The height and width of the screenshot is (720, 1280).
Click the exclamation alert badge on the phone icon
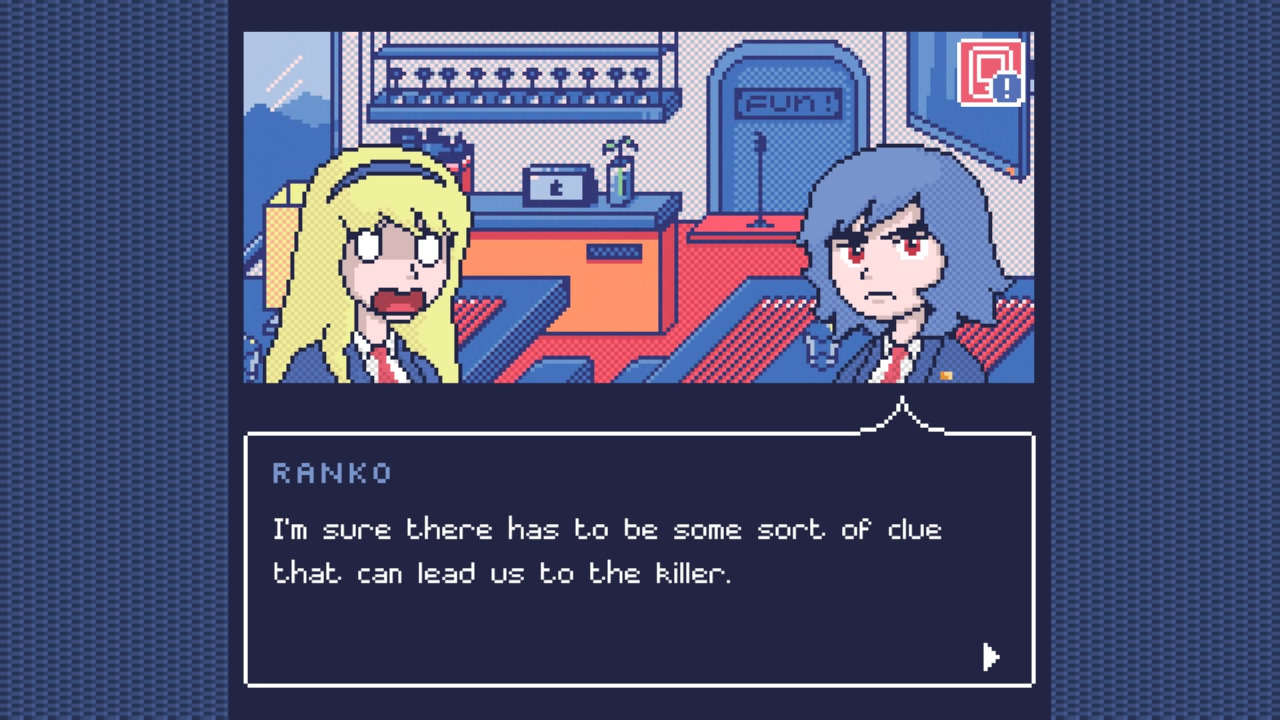pos(1008,88)
